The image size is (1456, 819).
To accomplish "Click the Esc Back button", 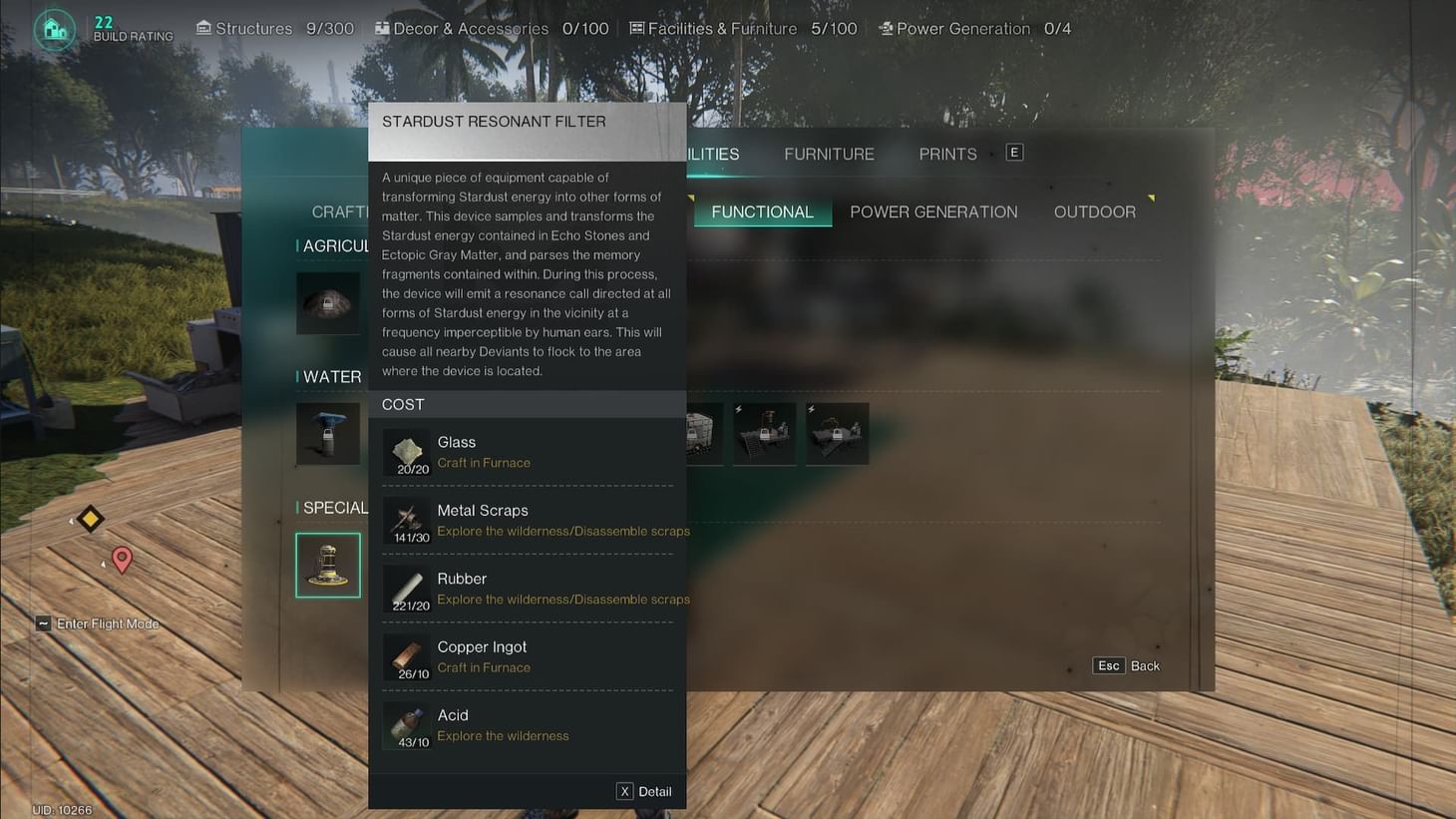I will pyautogui.click(x=1125, y=665).
